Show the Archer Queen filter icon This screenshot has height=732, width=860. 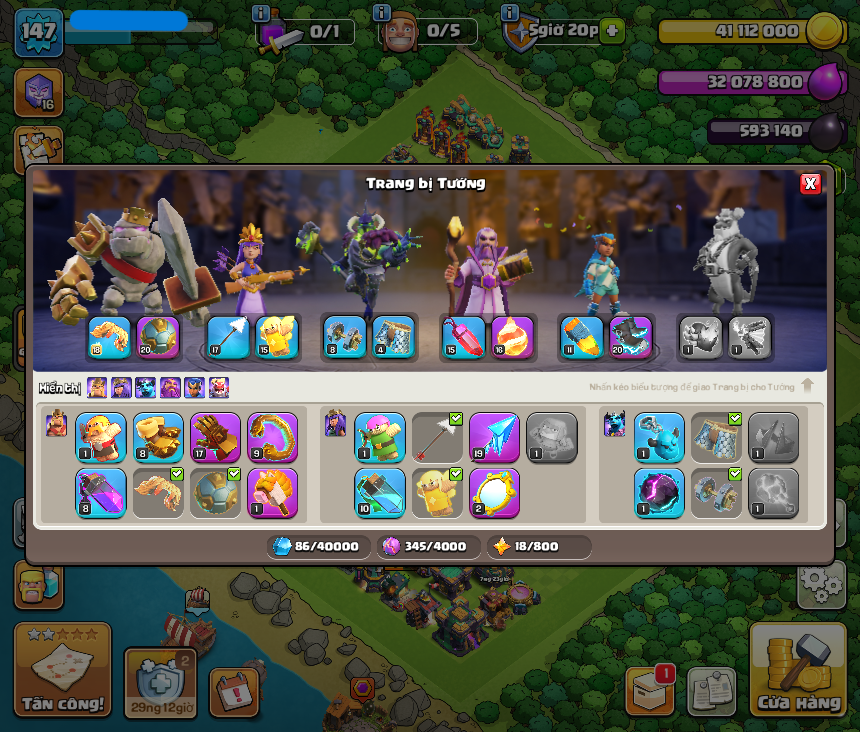[121, 388]
